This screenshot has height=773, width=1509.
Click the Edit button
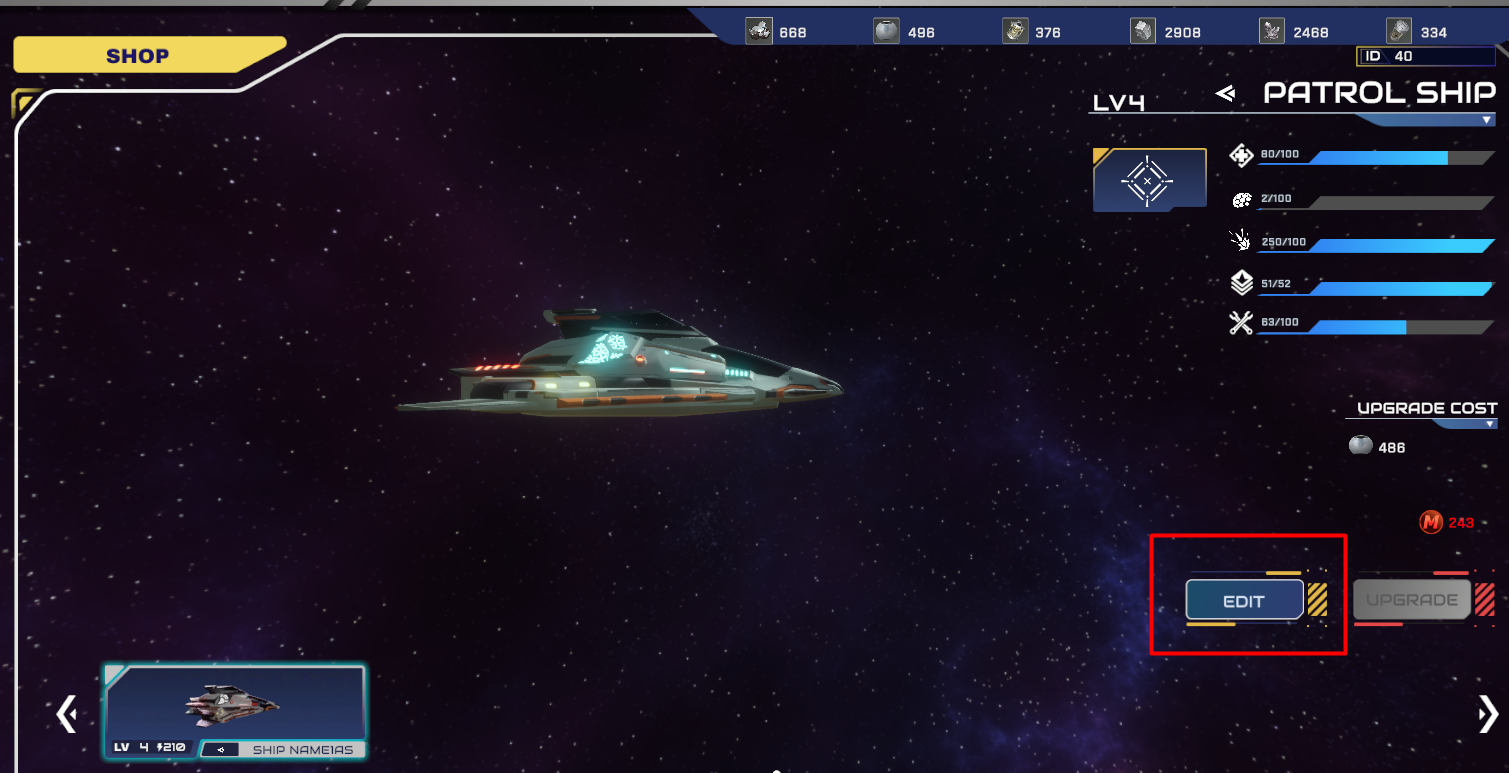[x=1244, y=600]
